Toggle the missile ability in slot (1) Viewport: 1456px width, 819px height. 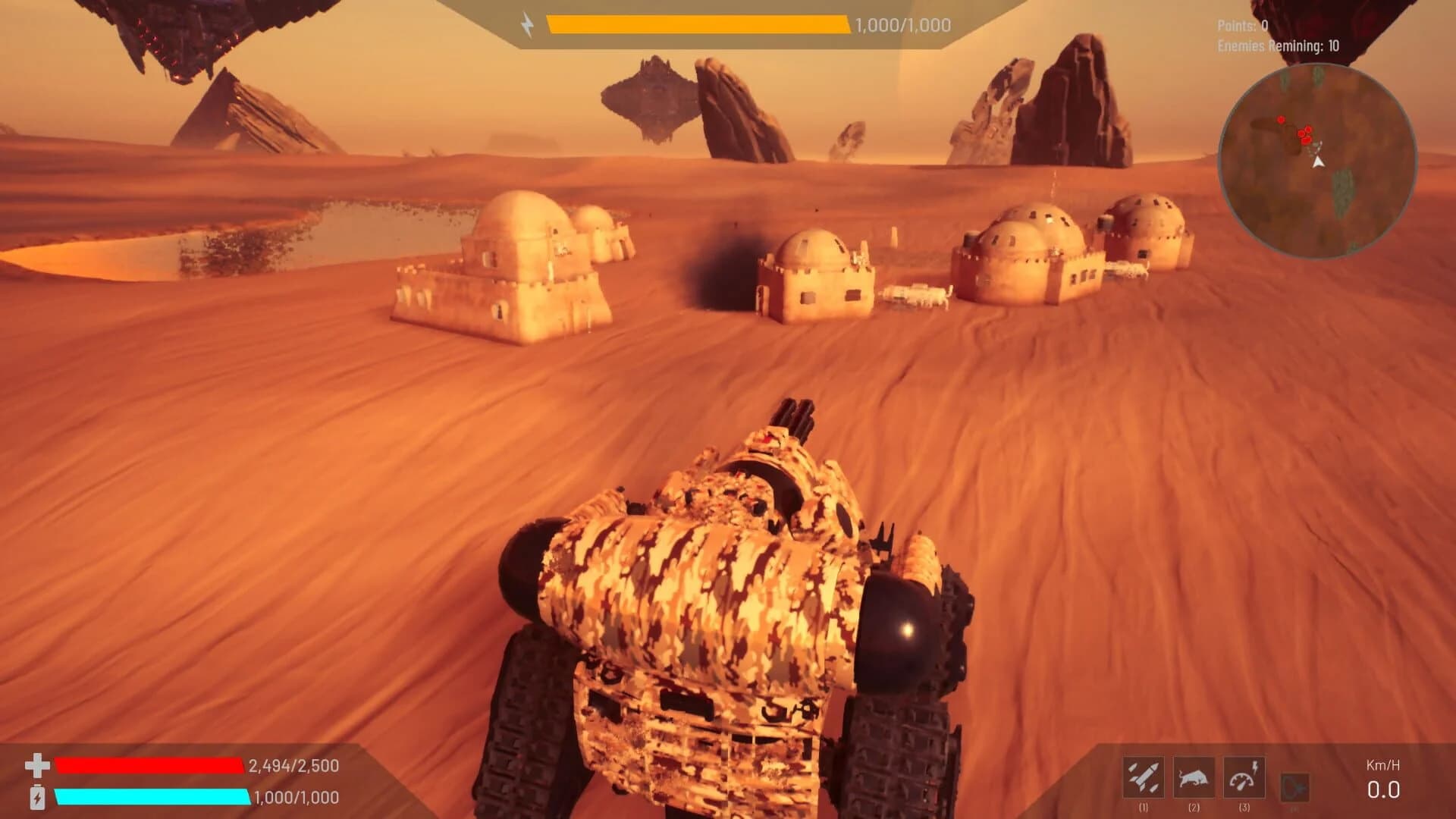(x=1144, y=777)
